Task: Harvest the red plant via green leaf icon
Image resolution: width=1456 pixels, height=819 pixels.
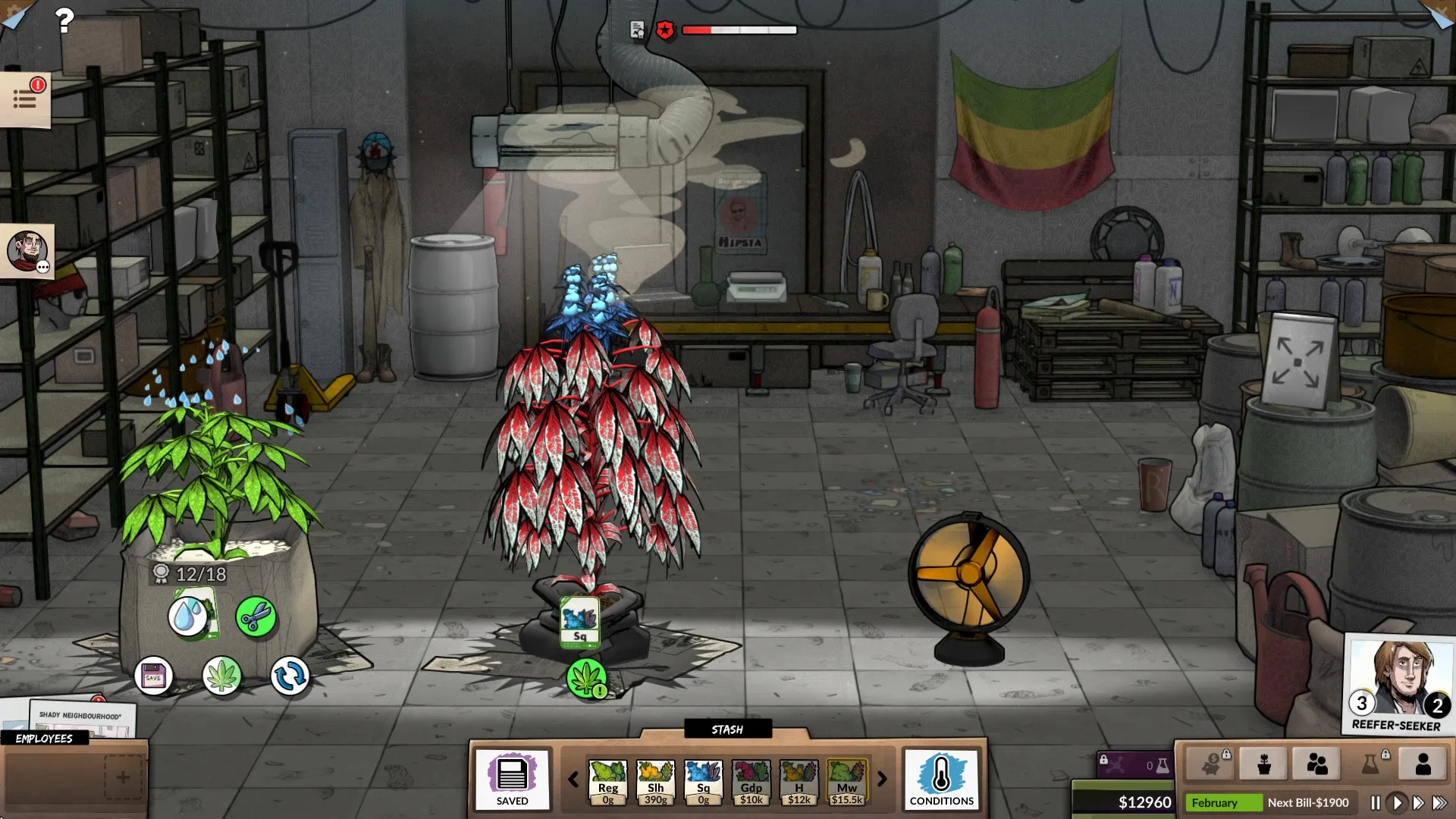Action: [x=587, y=678]
